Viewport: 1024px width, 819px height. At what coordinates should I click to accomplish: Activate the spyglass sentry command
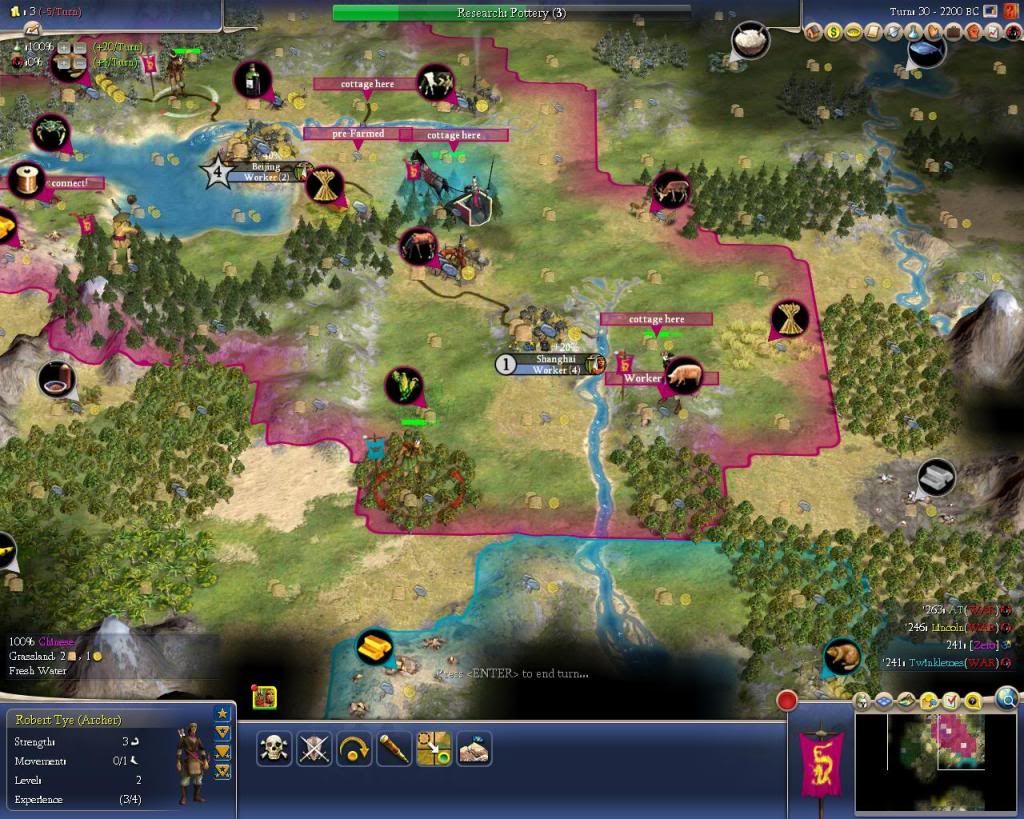click(394, 748)
